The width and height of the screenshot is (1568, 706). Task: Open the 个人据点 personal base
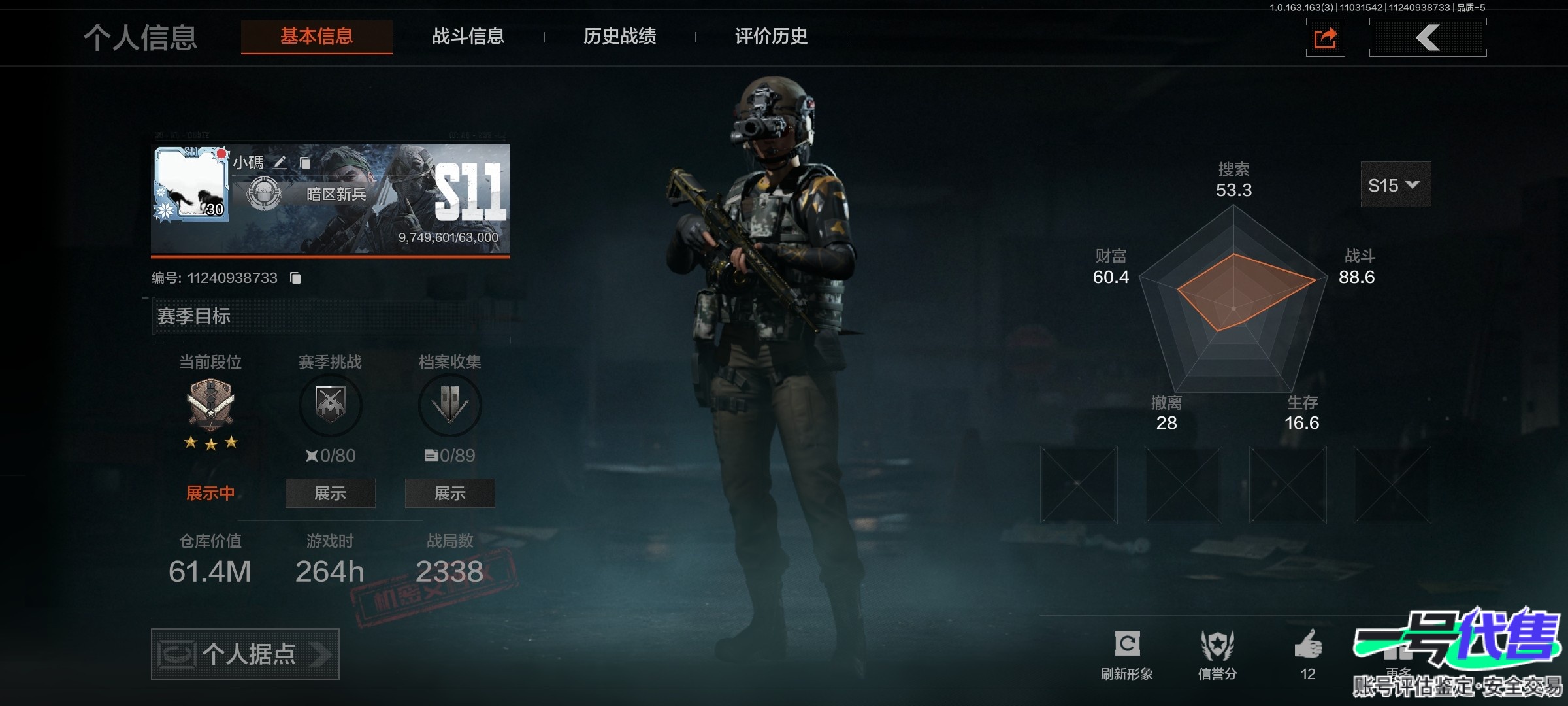point(245,654)
